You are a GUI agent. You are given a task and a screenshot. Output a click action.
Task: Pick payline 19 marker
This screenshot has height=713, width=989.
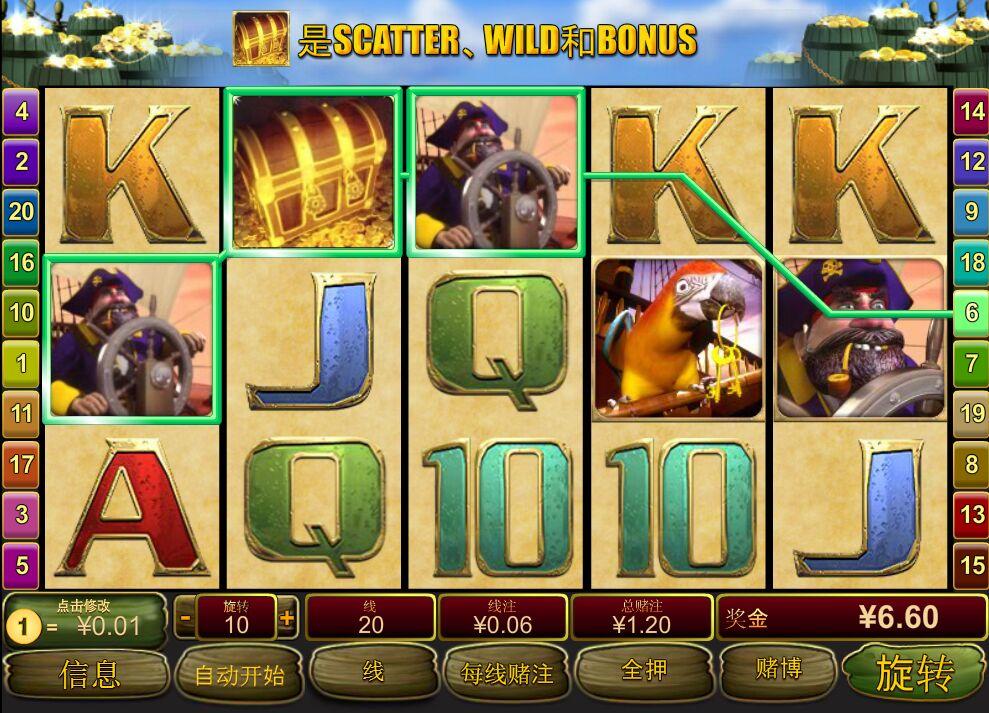point(971,412)
